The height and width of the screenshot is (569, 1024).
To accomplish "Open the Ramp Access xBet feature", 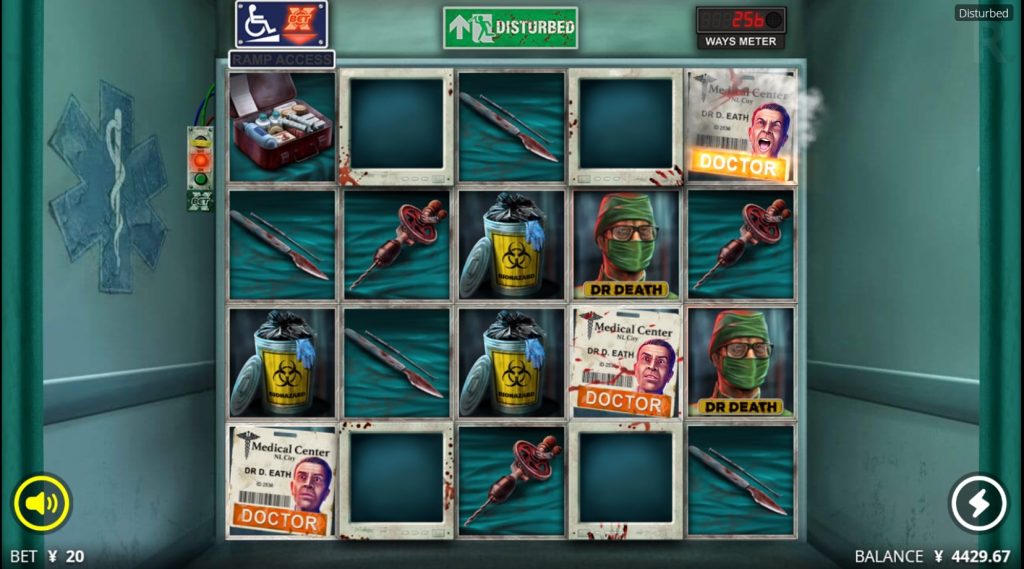I will click(x=281, y=26).
